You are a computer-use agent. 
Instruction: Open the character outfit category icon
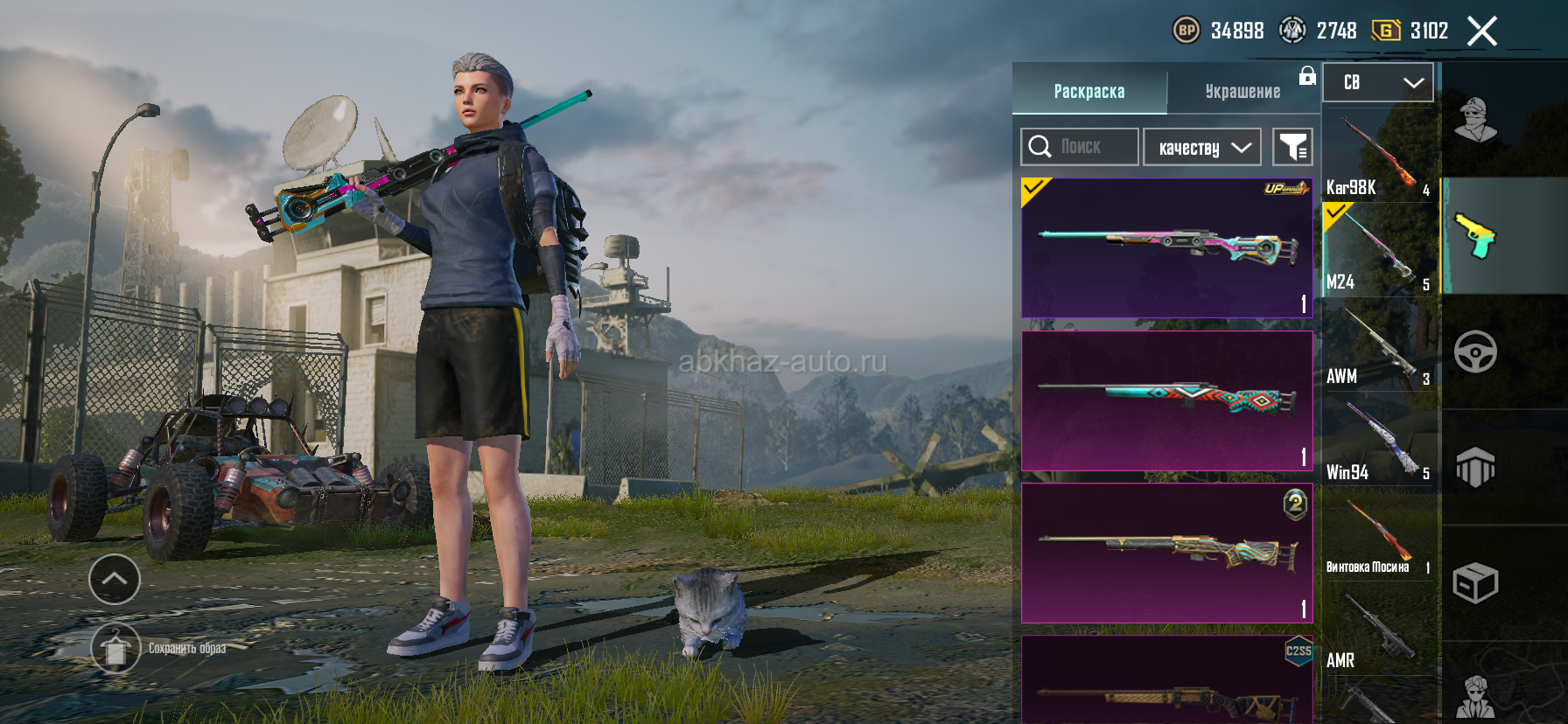[1475, 121]
